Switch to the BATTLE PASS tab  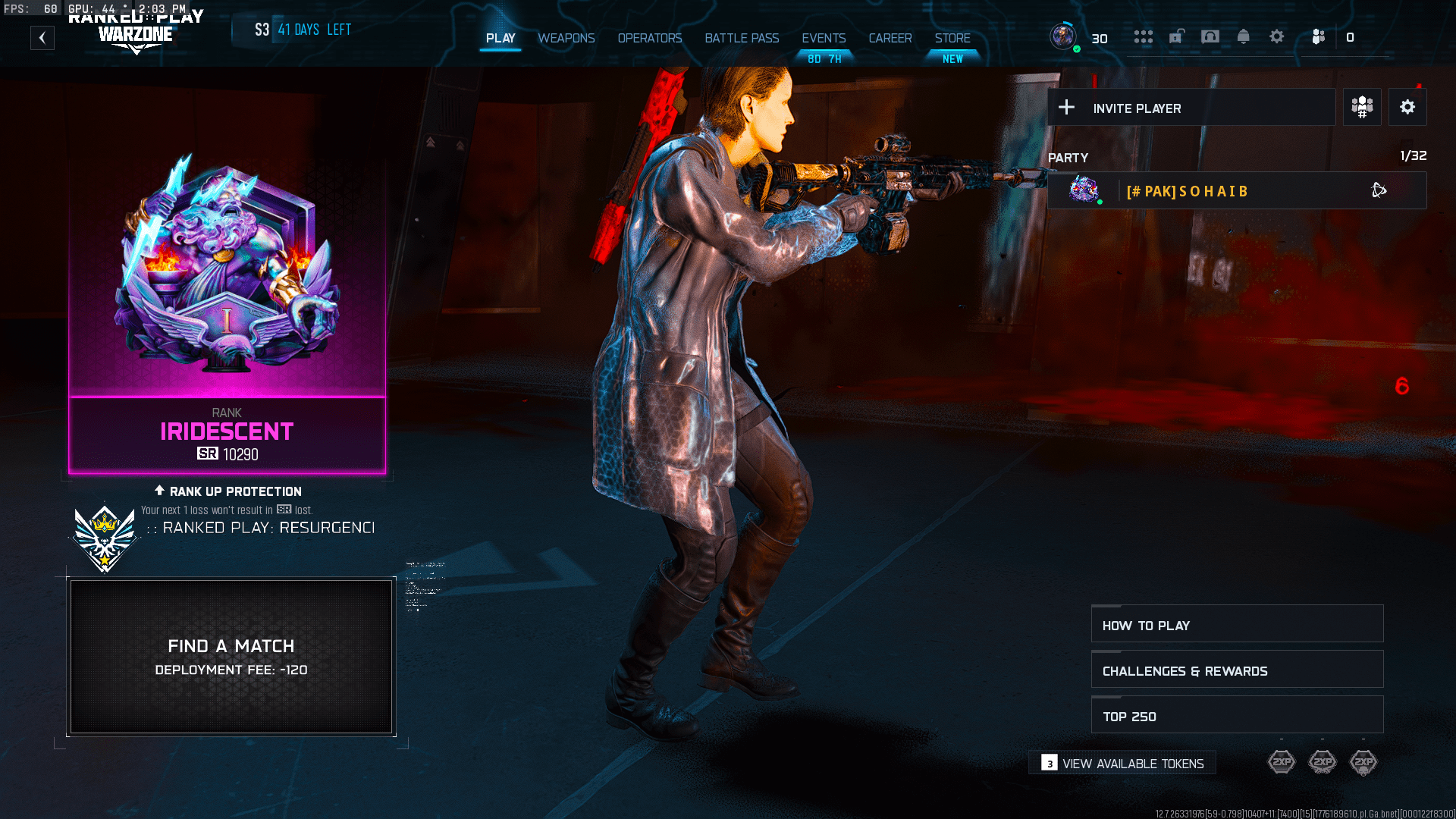(x=742, y=38)
